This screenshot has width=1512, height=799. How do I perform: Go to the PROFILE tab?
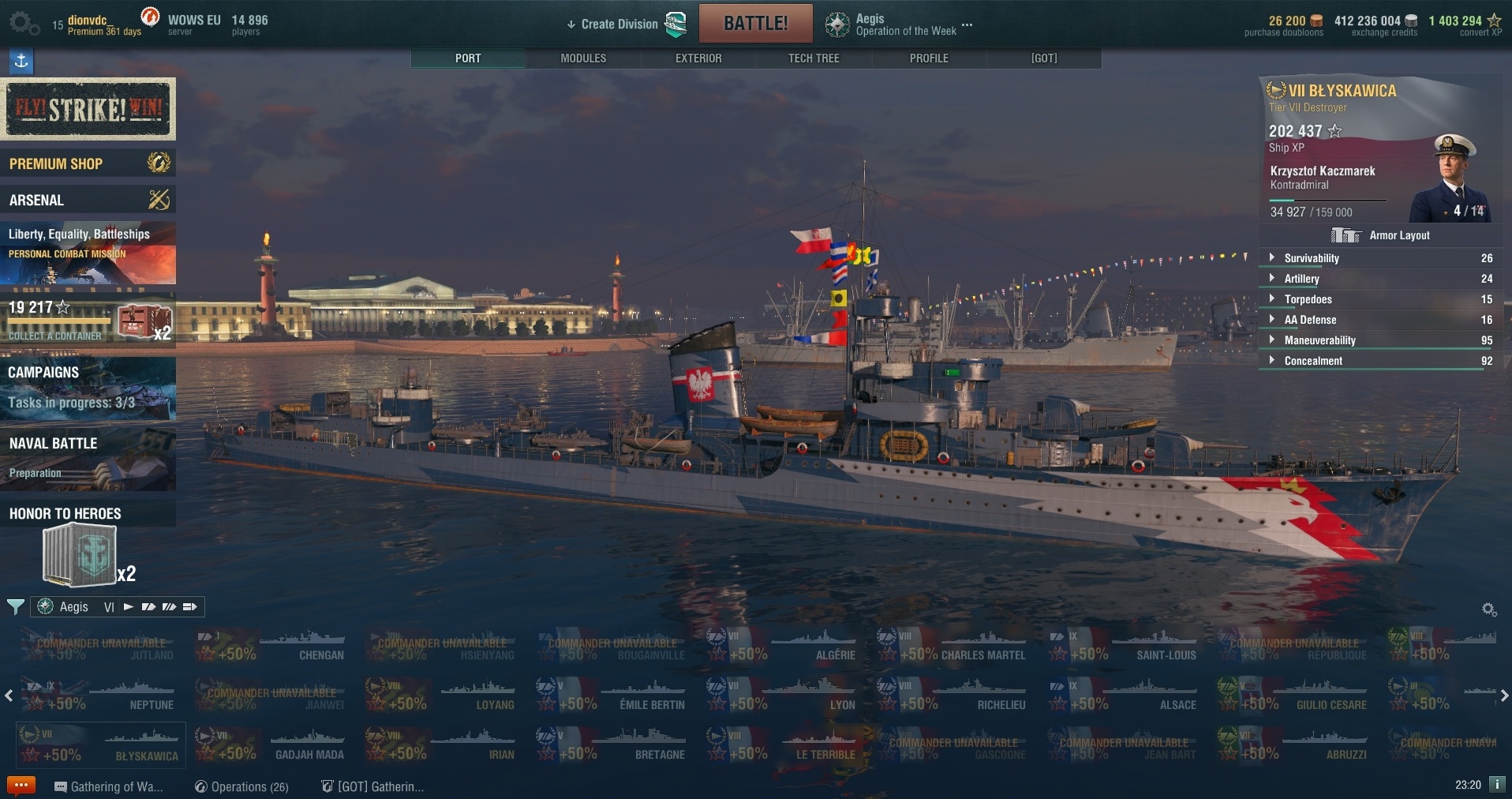pos(929,58)
